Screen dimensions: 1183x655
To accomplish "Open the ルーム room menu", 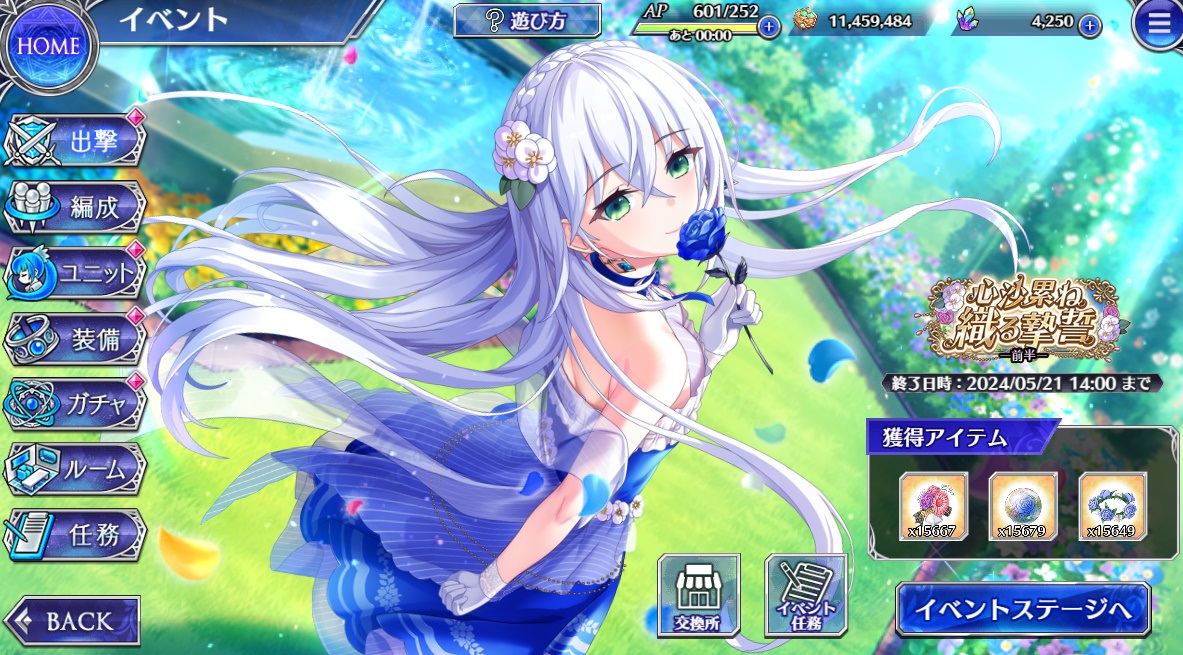I will (80, 467).
